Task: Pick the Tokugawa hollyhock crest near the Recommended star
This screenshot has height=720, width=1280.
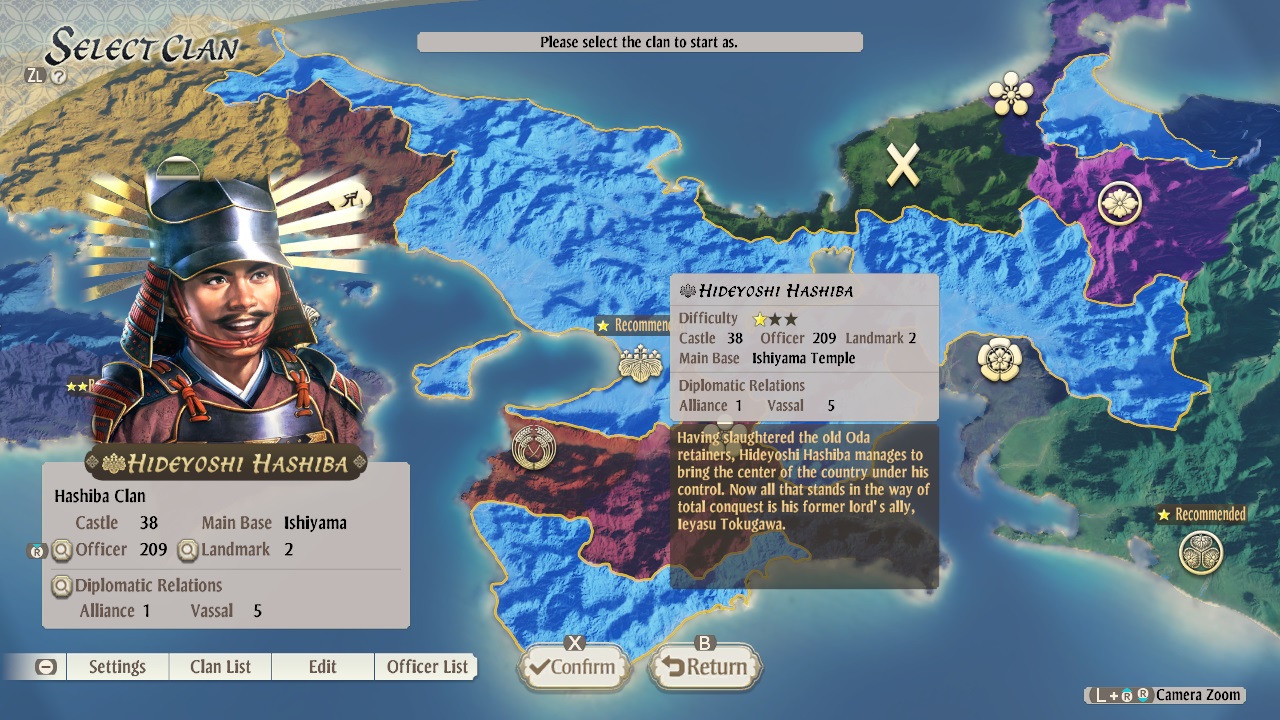Action: click(x=1201, y=553)
